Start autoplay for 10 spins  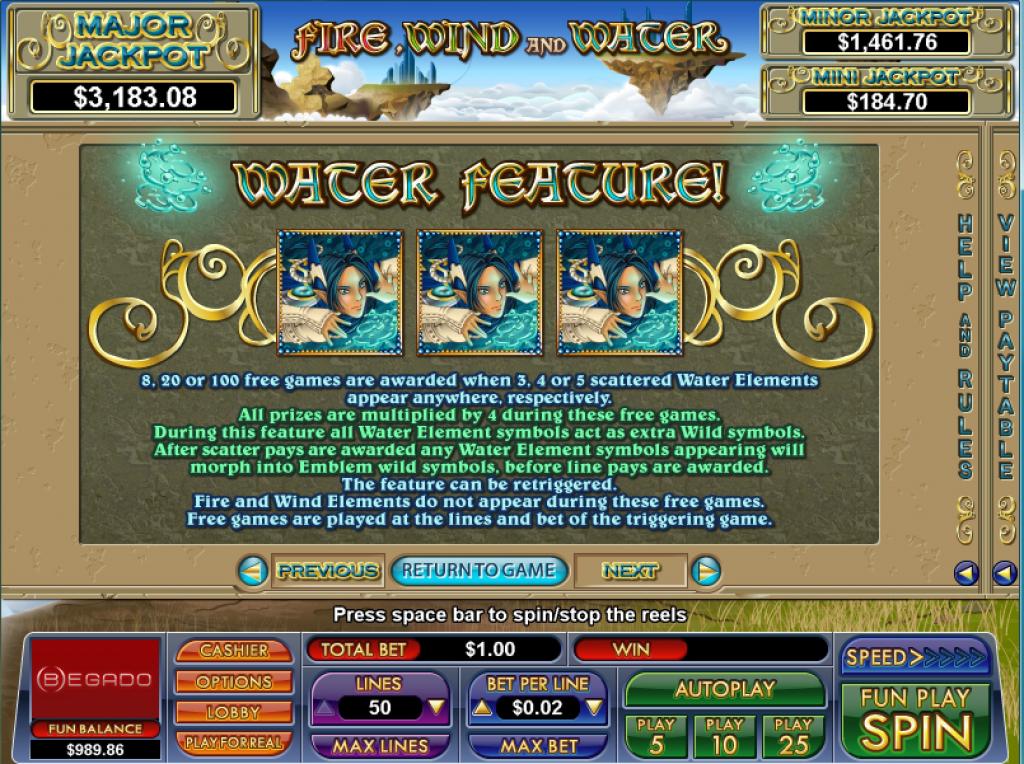pyautogui.click(x=724, y=736)
